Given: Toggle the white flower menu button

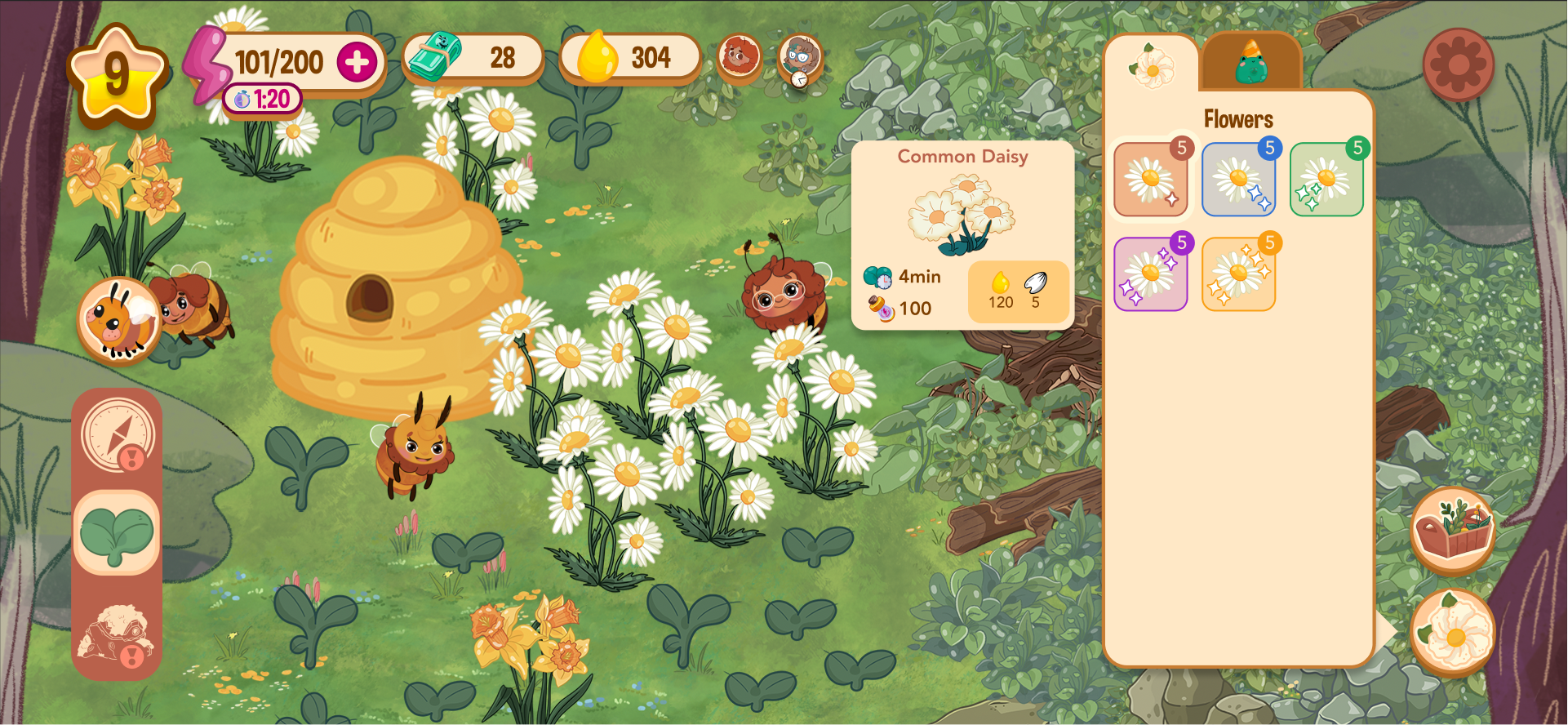Looking at the screenshot, I should (x=1452, y=631).
